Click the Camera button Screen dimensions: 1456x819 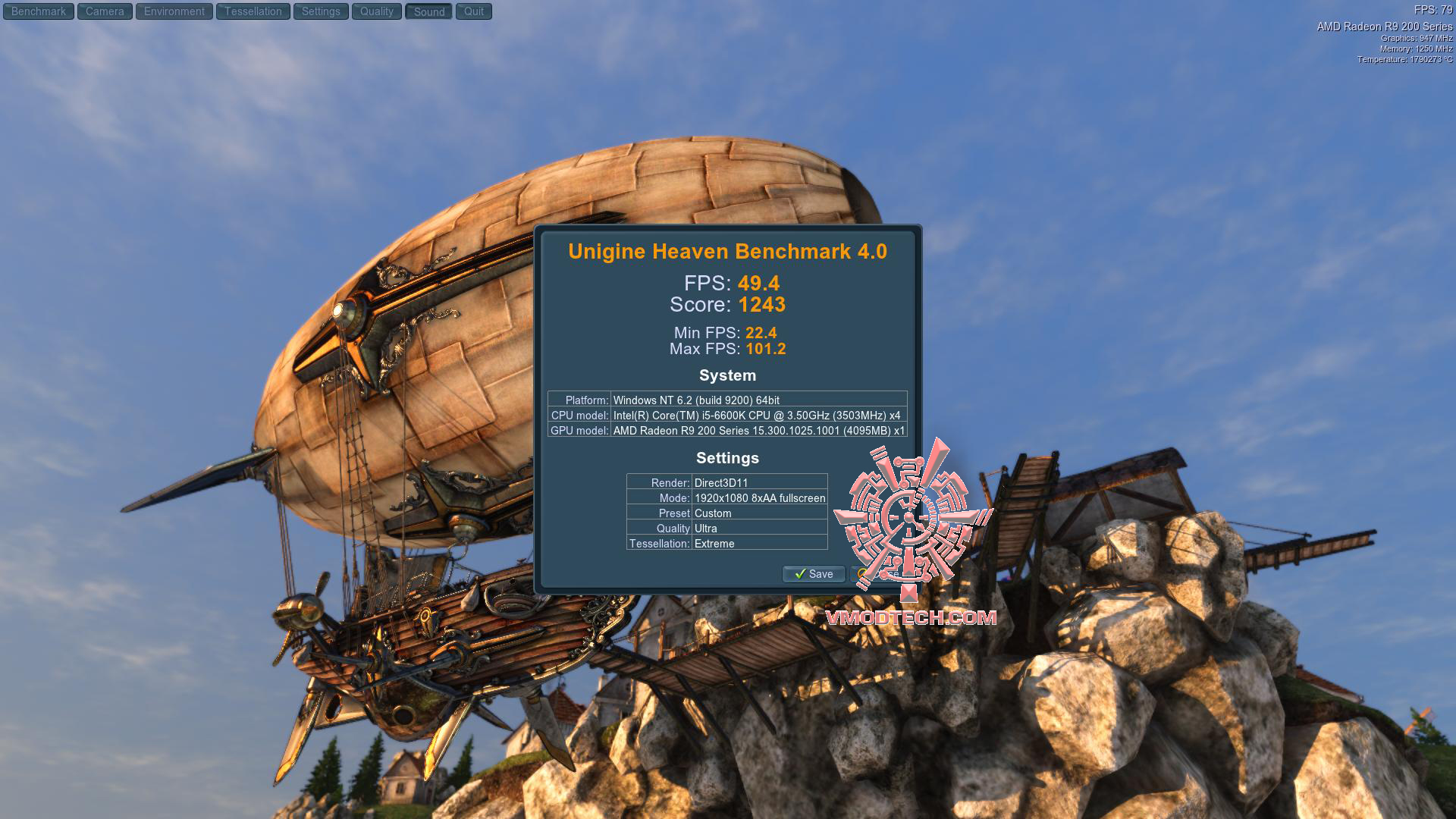(x=105, y=11)
